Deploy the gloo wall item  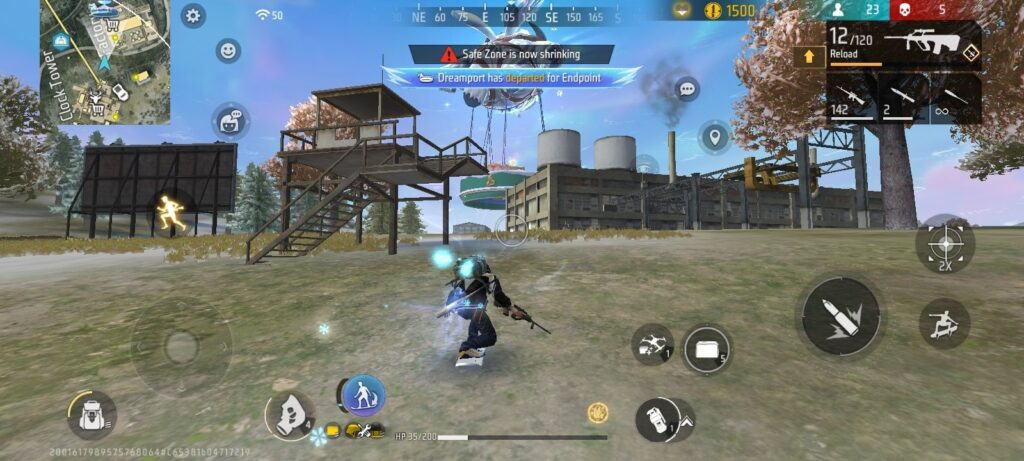click(707, 349)
